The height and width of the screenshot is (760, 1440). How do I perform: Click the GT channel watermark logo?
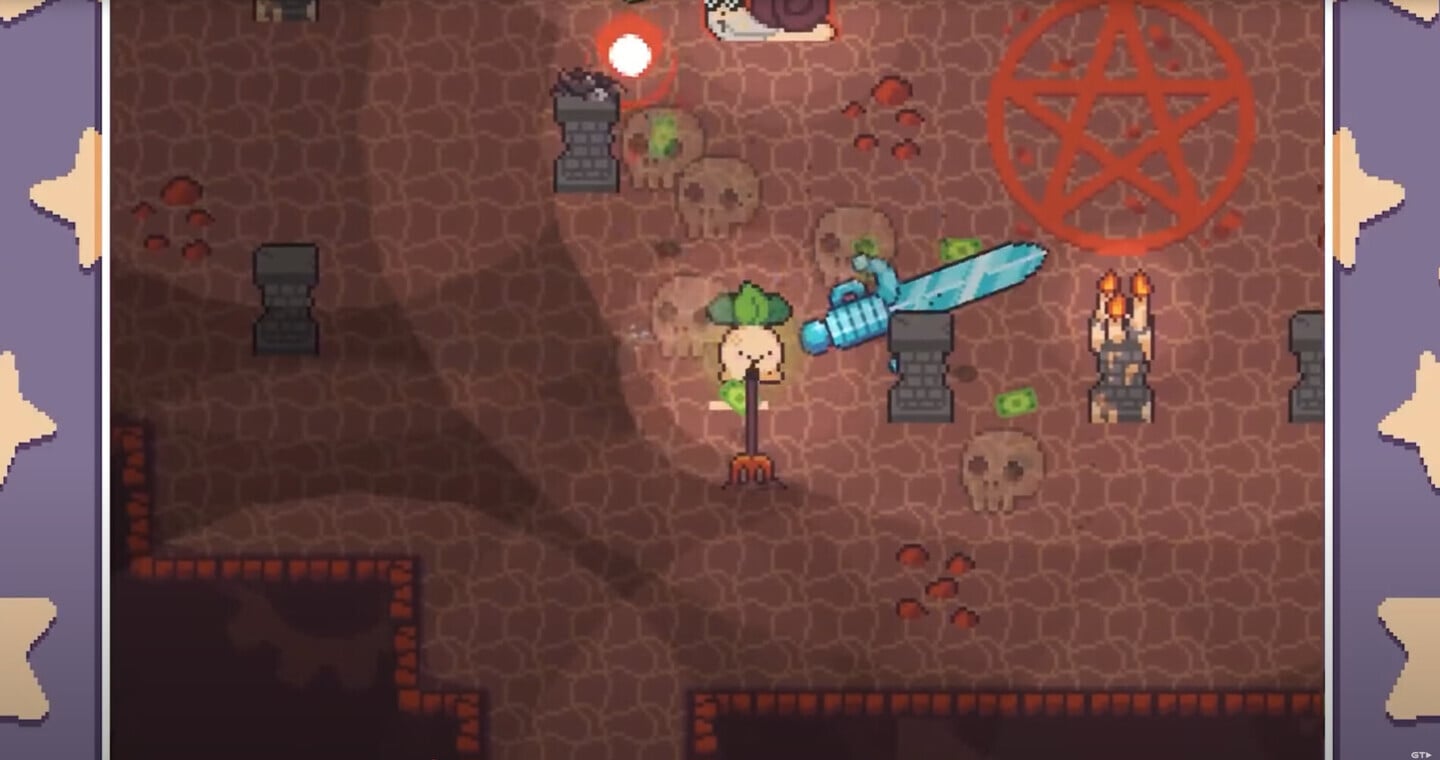pyautogui.click(x=1420, y=753)
